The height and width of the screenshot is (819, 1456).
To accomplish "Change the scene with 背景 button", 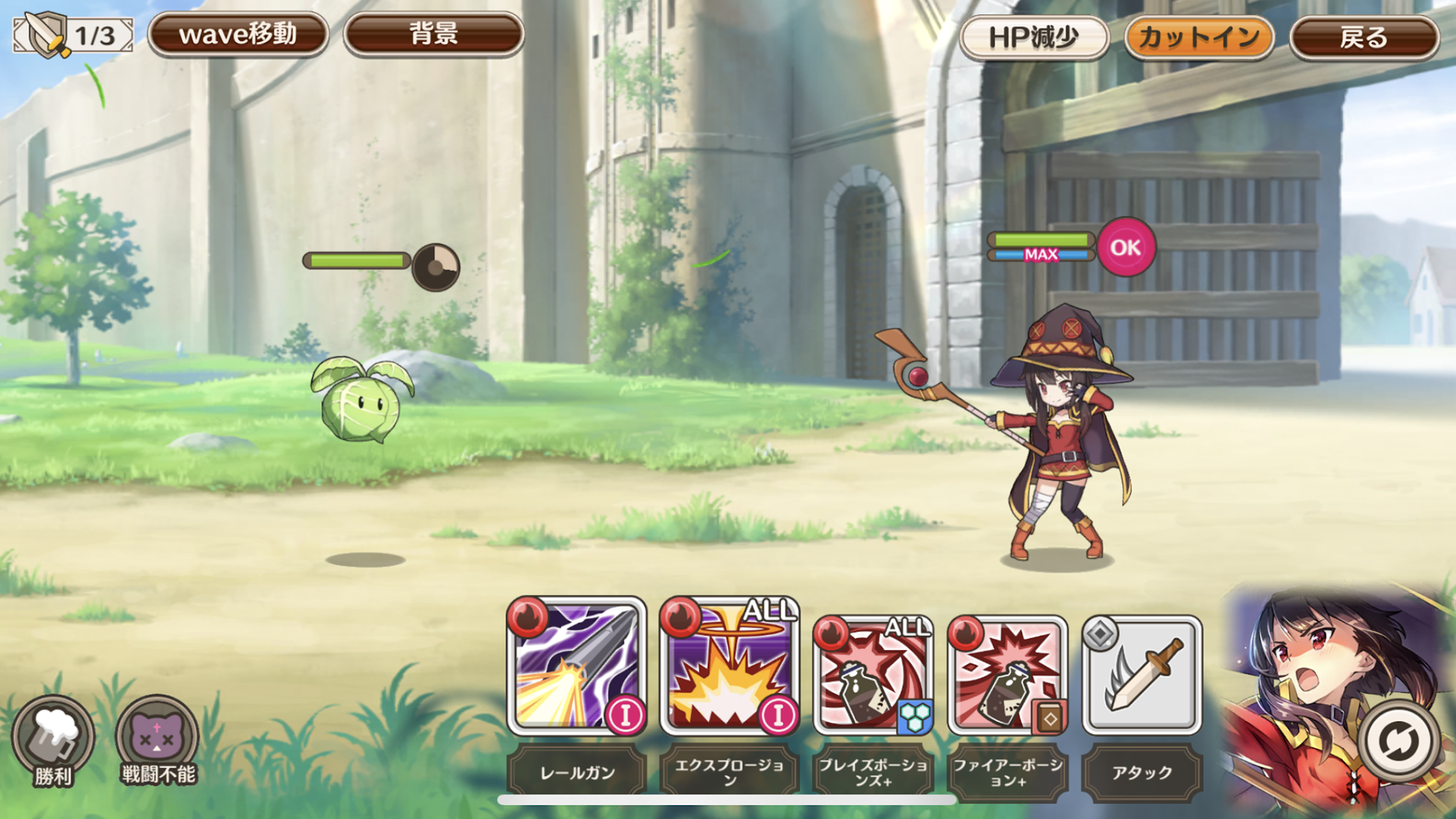I will coord(433,35).
